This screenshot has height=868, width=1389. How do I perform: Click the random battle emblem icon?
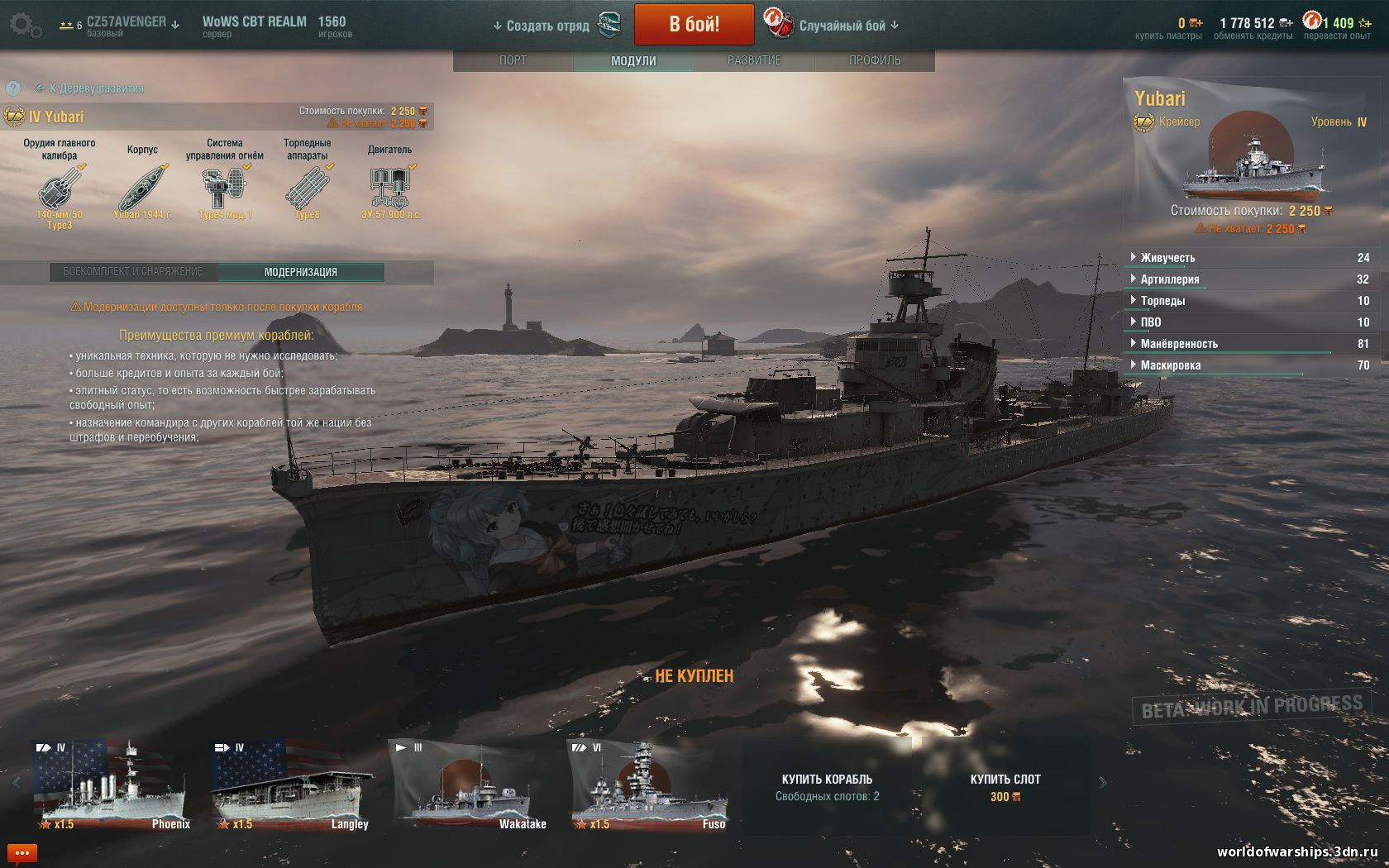coord(778,24)
